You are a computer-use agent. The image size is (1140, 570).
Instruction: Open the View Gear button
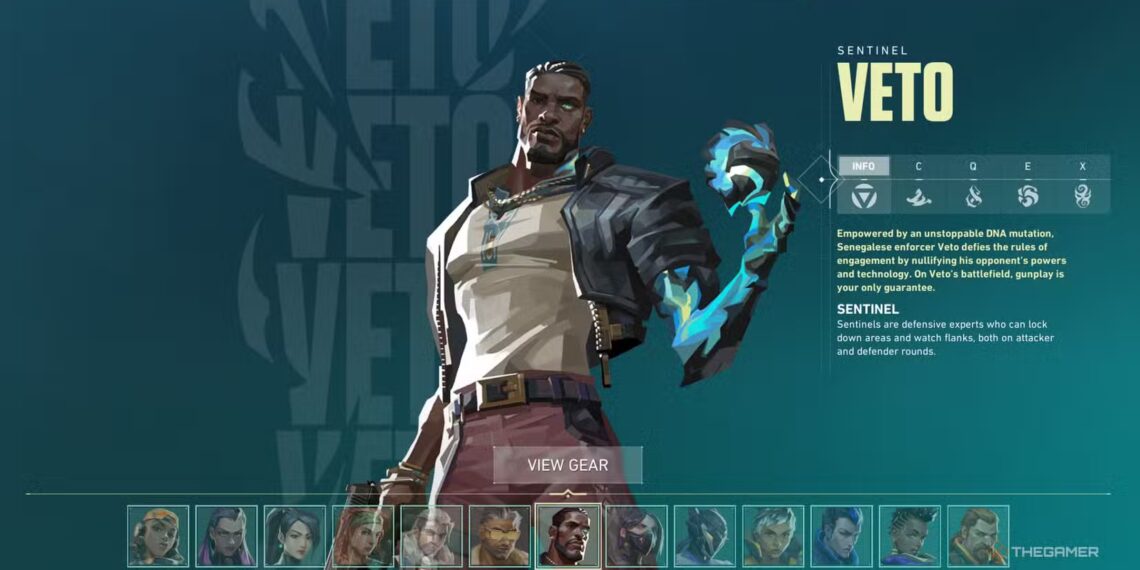(x=567, y=465)
